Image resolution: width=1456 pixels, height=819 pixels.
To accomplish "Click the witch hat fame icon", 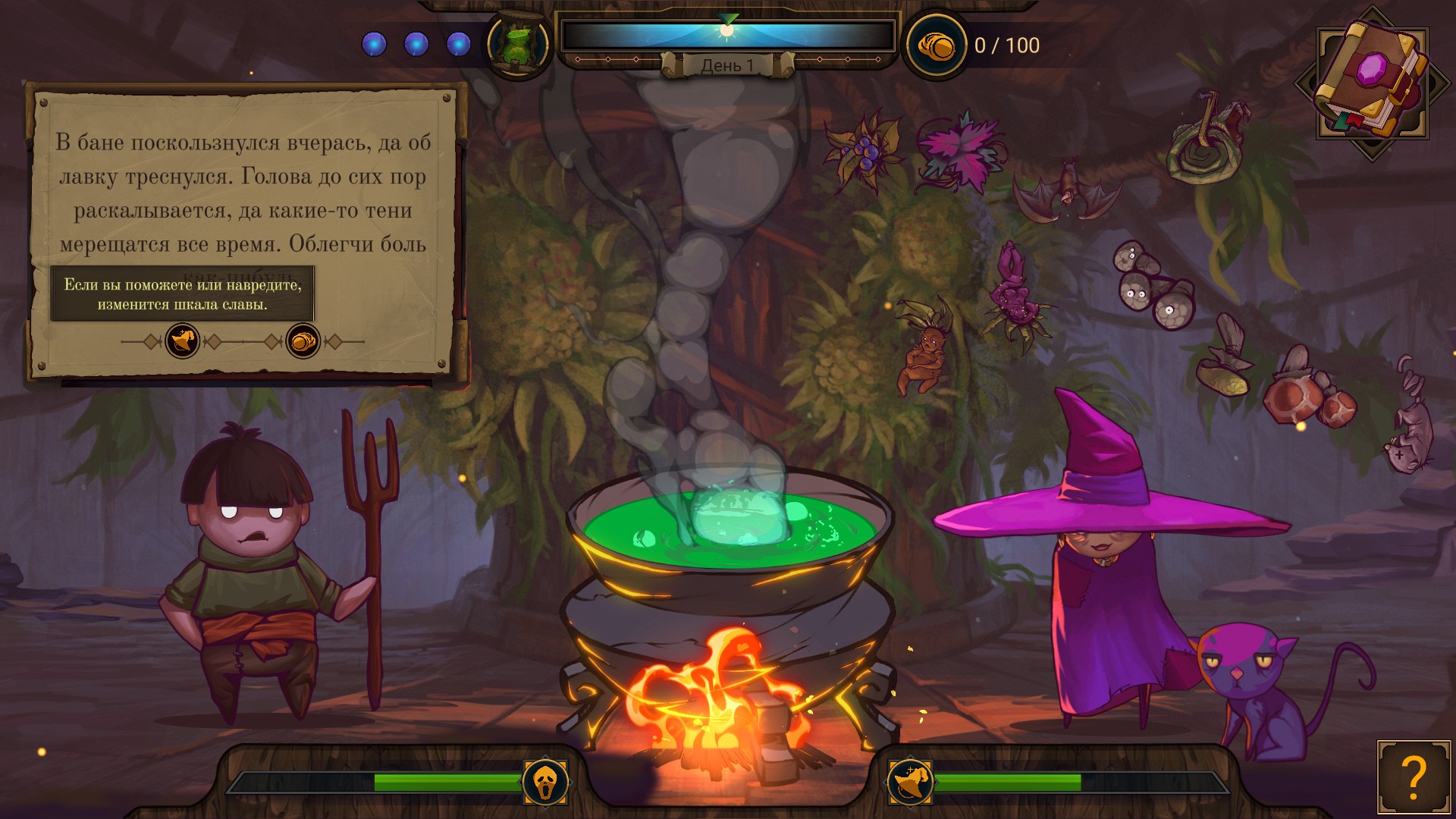I will click(x=910, y=782).
